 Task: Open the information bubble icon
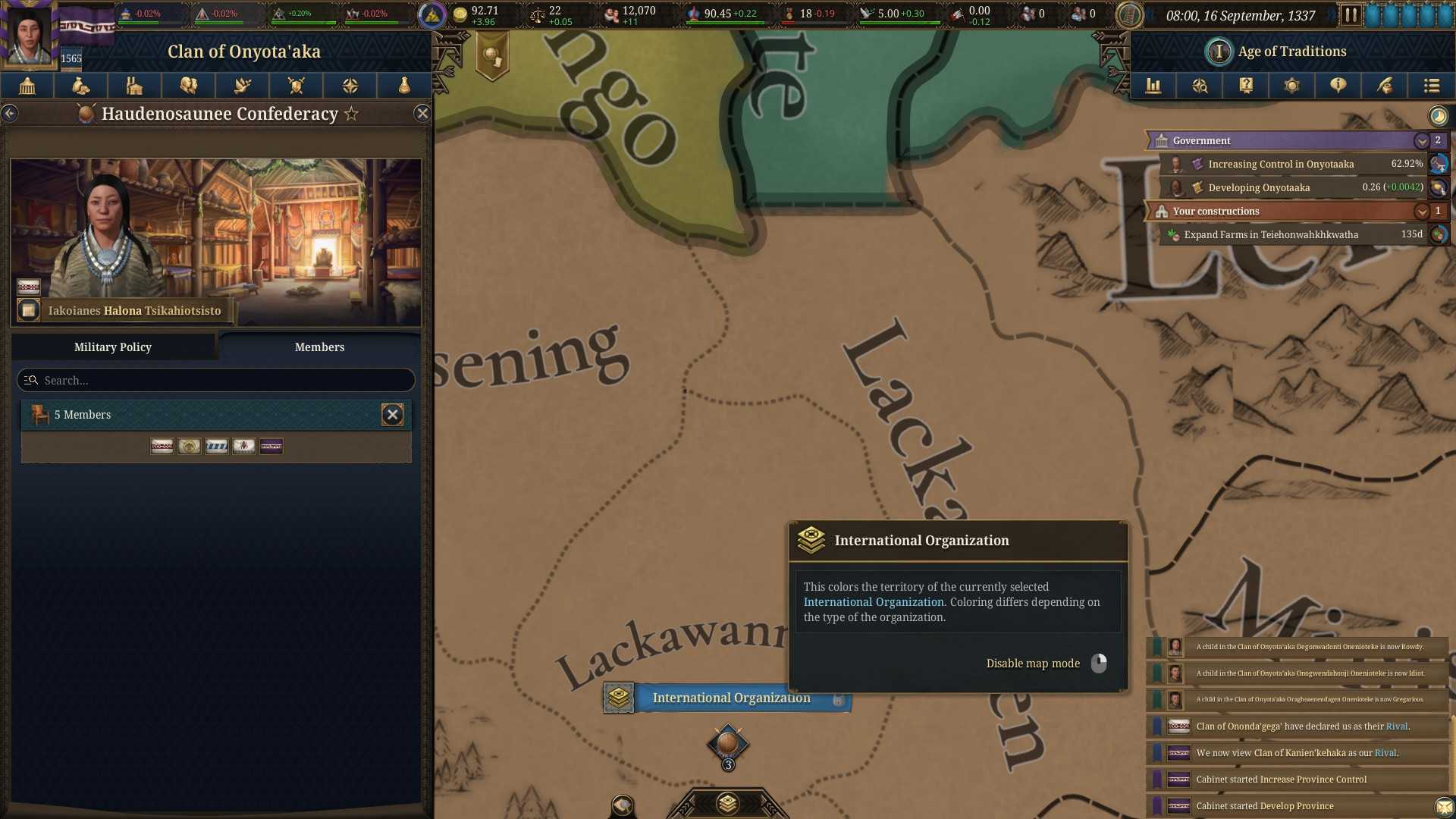[1337, 86]
